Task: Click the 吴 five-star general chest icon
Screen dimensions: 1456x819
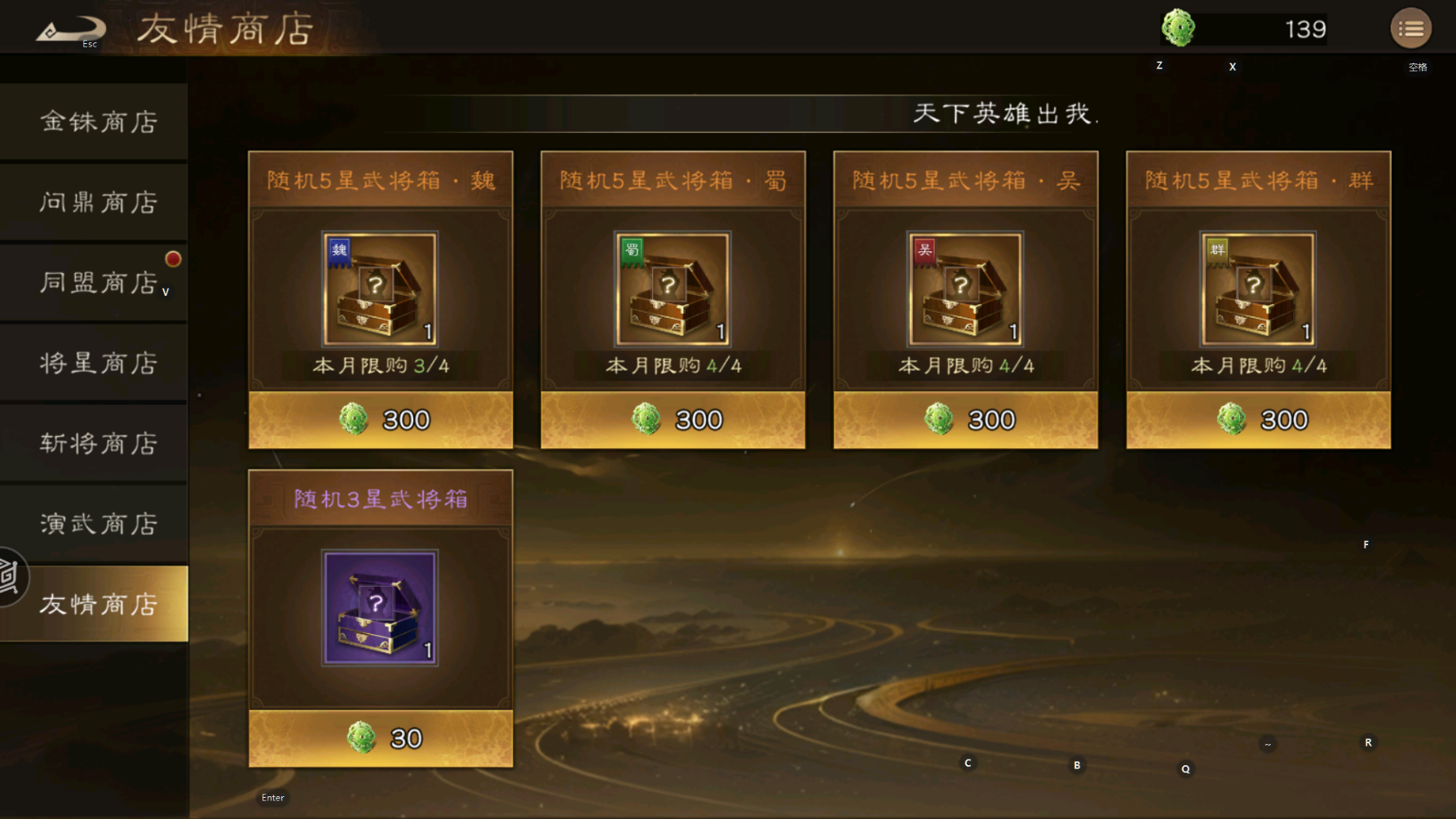Action: click(965, 288)
